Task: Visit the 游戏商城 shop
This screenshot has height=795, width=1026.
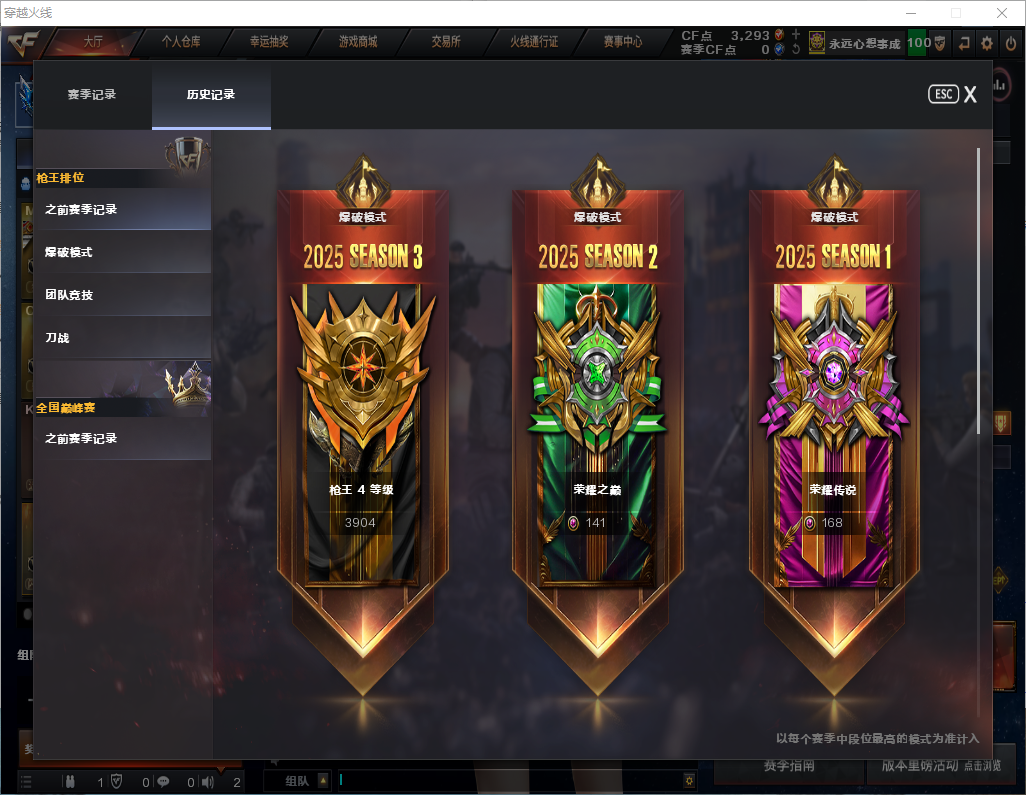Action: point(357,42)
